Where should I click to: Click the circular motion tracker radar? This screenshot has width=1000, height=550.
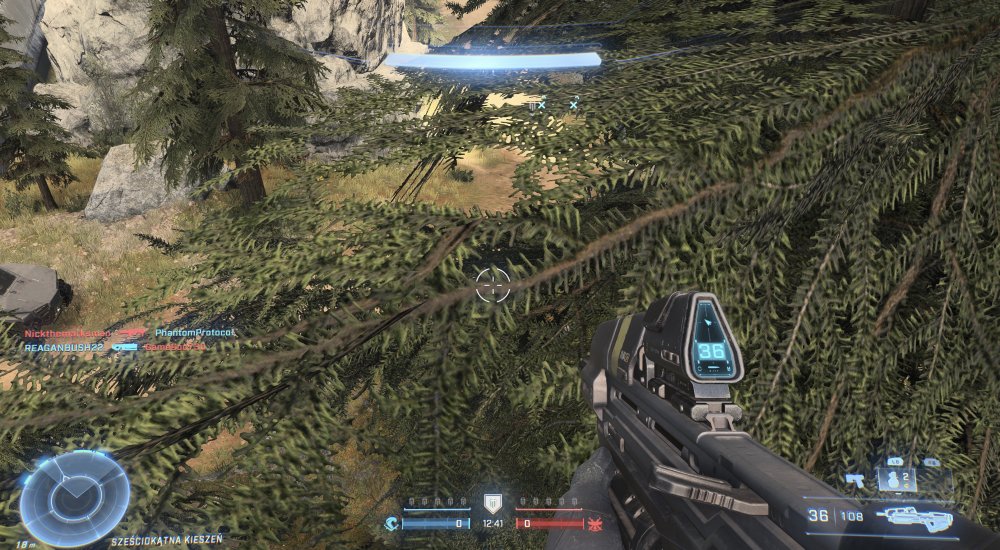pyautogui.click(x=75, y=497)
